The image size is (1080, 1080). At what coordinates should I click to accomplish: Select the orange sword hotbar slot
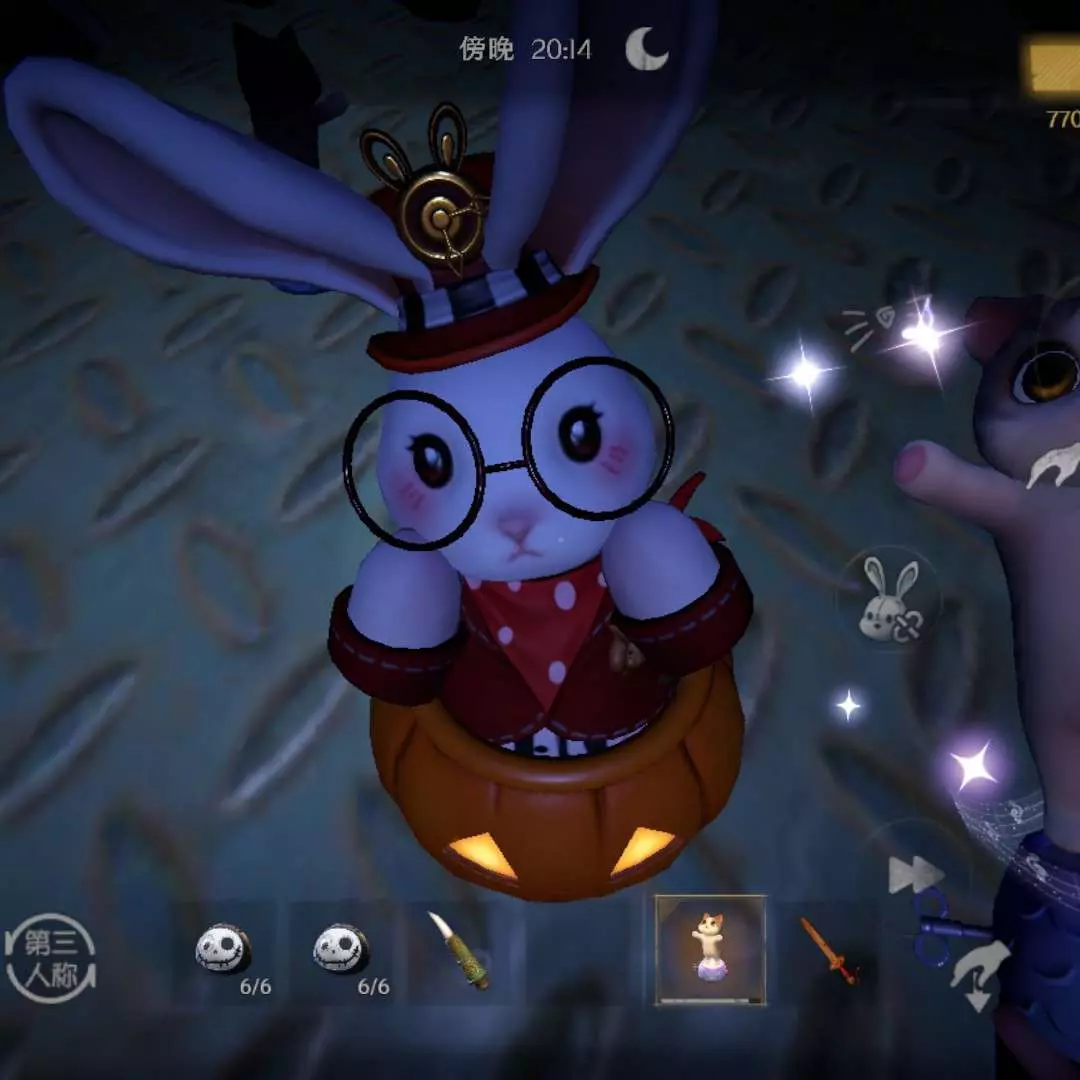click(829, 951)
